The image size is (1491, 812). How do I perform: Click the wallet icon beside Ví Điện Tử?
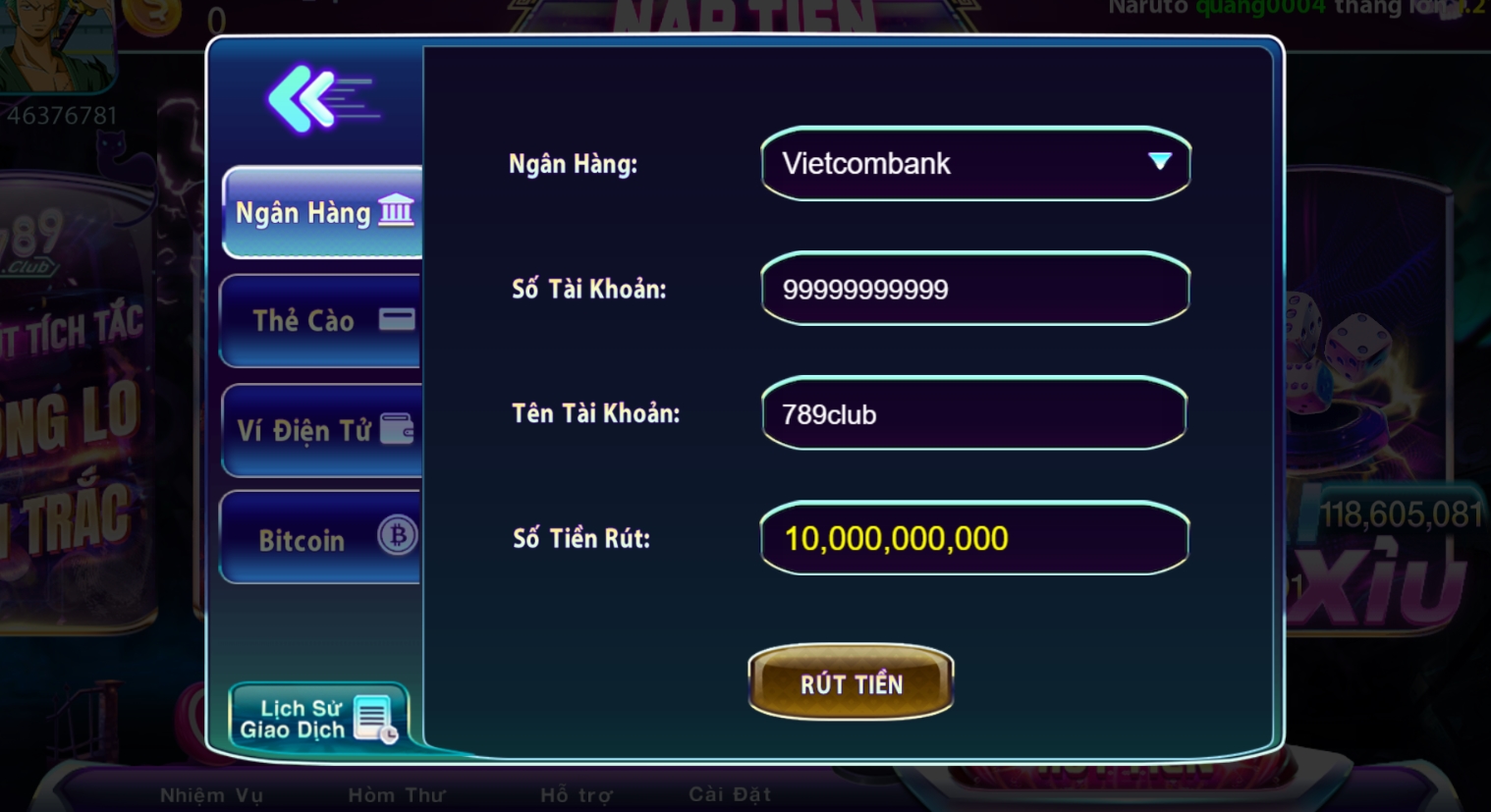point(398,429)
